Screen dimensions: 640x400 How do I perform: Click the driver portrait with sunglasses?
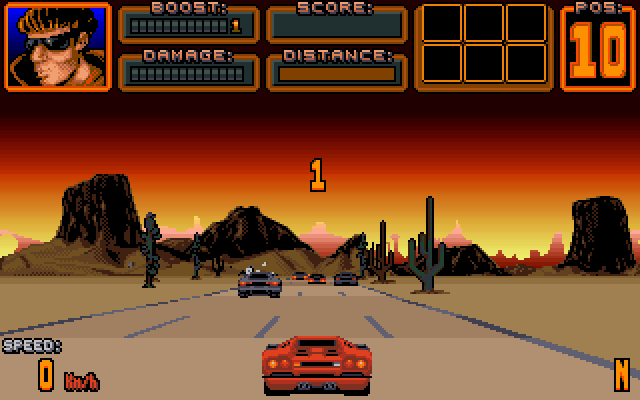pyautogui.click(x=57, y=46)
